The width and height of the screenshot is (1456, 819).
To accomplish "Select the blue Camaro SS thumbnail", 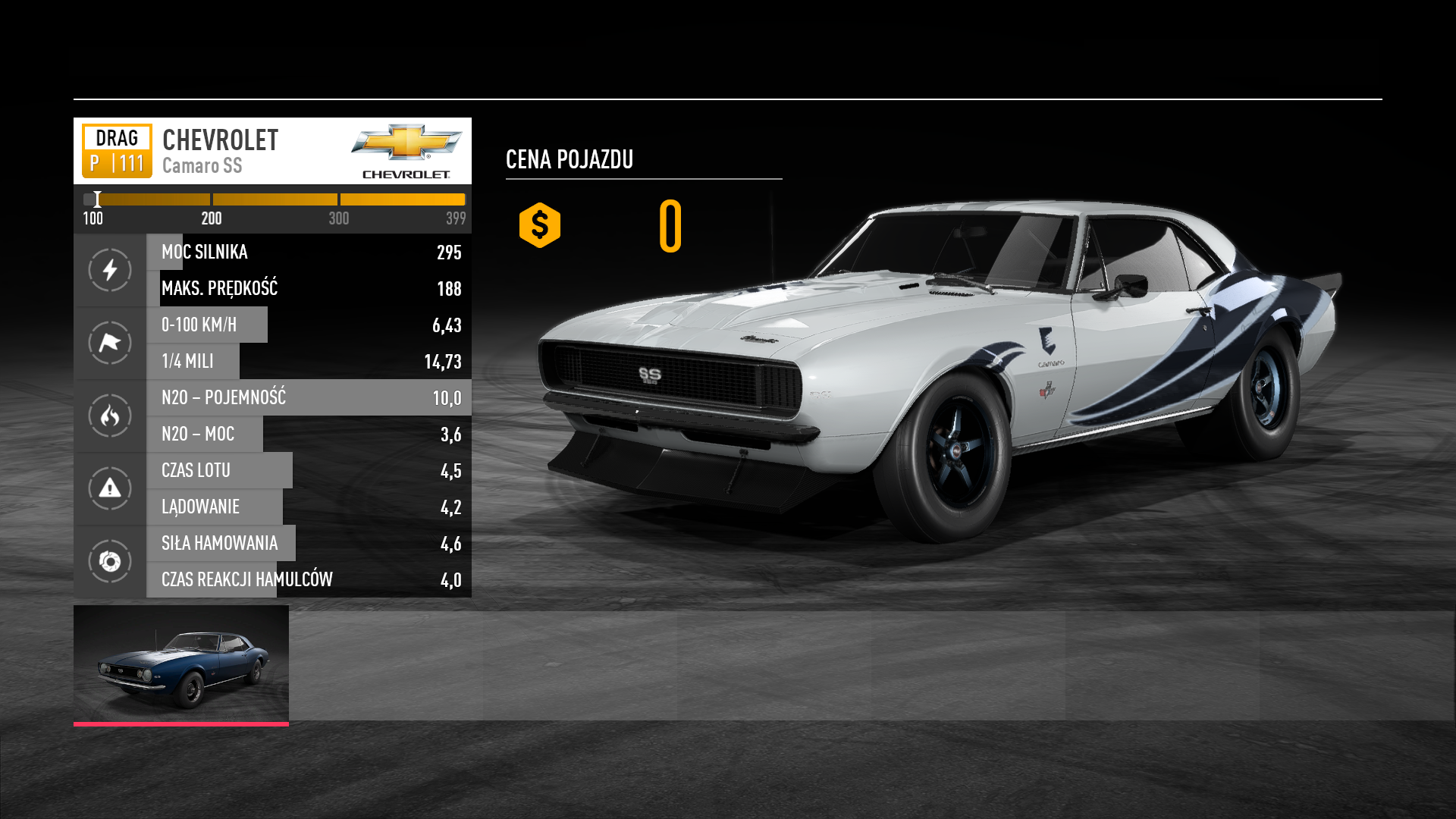I will [181, 664].
